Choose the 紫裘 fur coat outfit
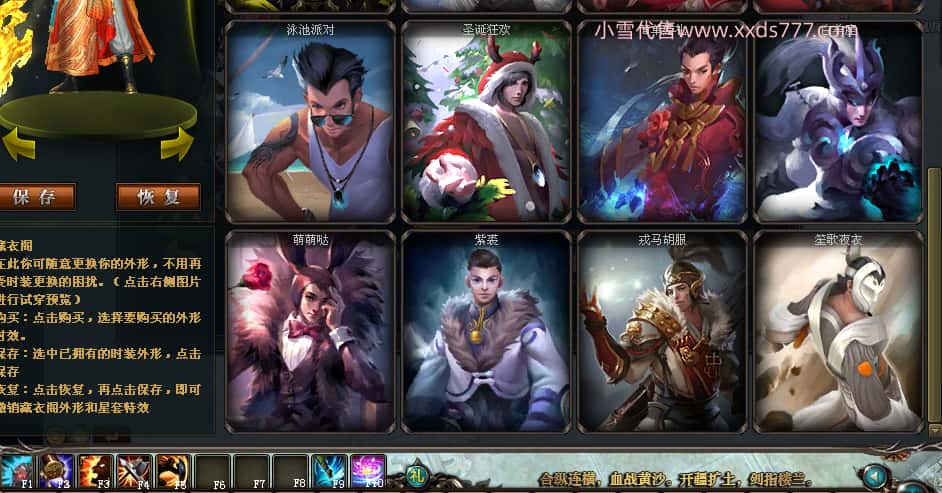Screen dimensions: 942x493 click(x=486, y=332)
